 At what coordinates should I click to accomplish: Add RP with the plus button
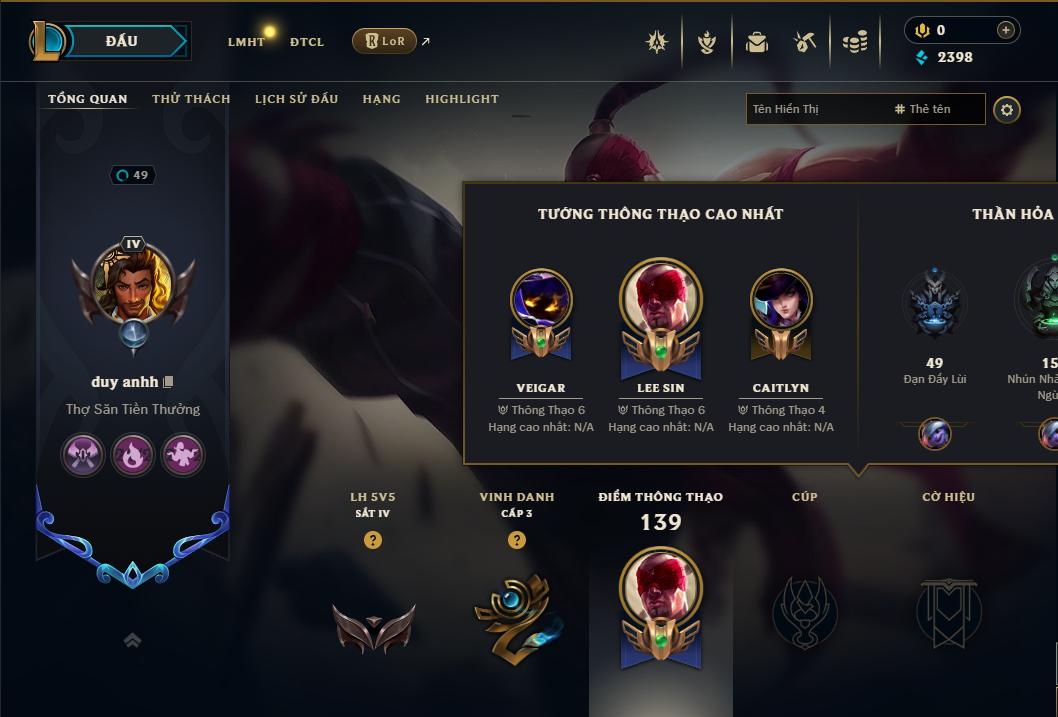coord(1005,30)
